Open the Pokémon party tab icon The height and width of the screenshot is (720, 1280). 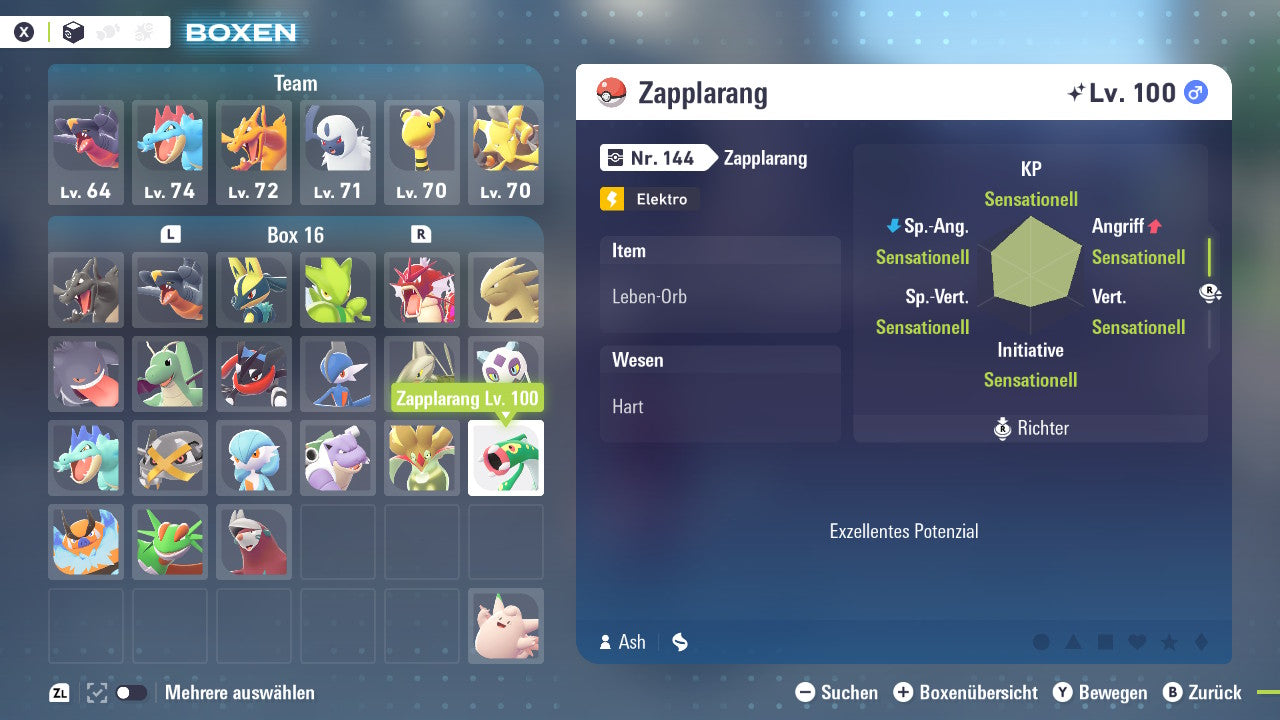pyautogui.click(x=107, y=31)
